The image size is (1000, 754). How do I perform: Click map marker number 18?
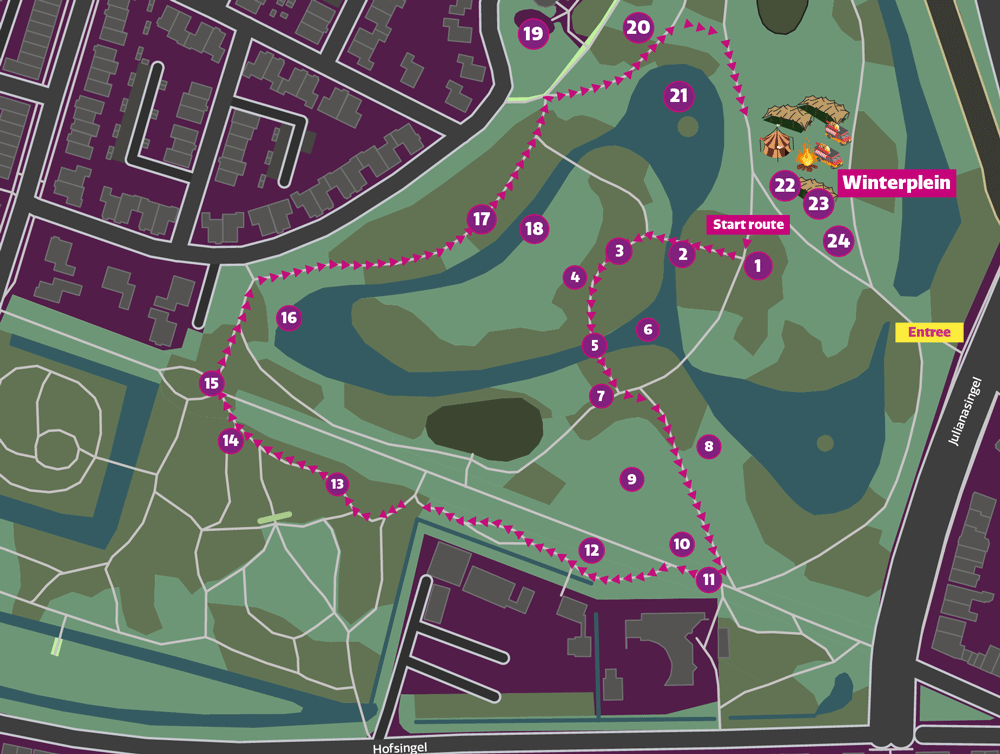pyautogui.click(x=534, y=229)
